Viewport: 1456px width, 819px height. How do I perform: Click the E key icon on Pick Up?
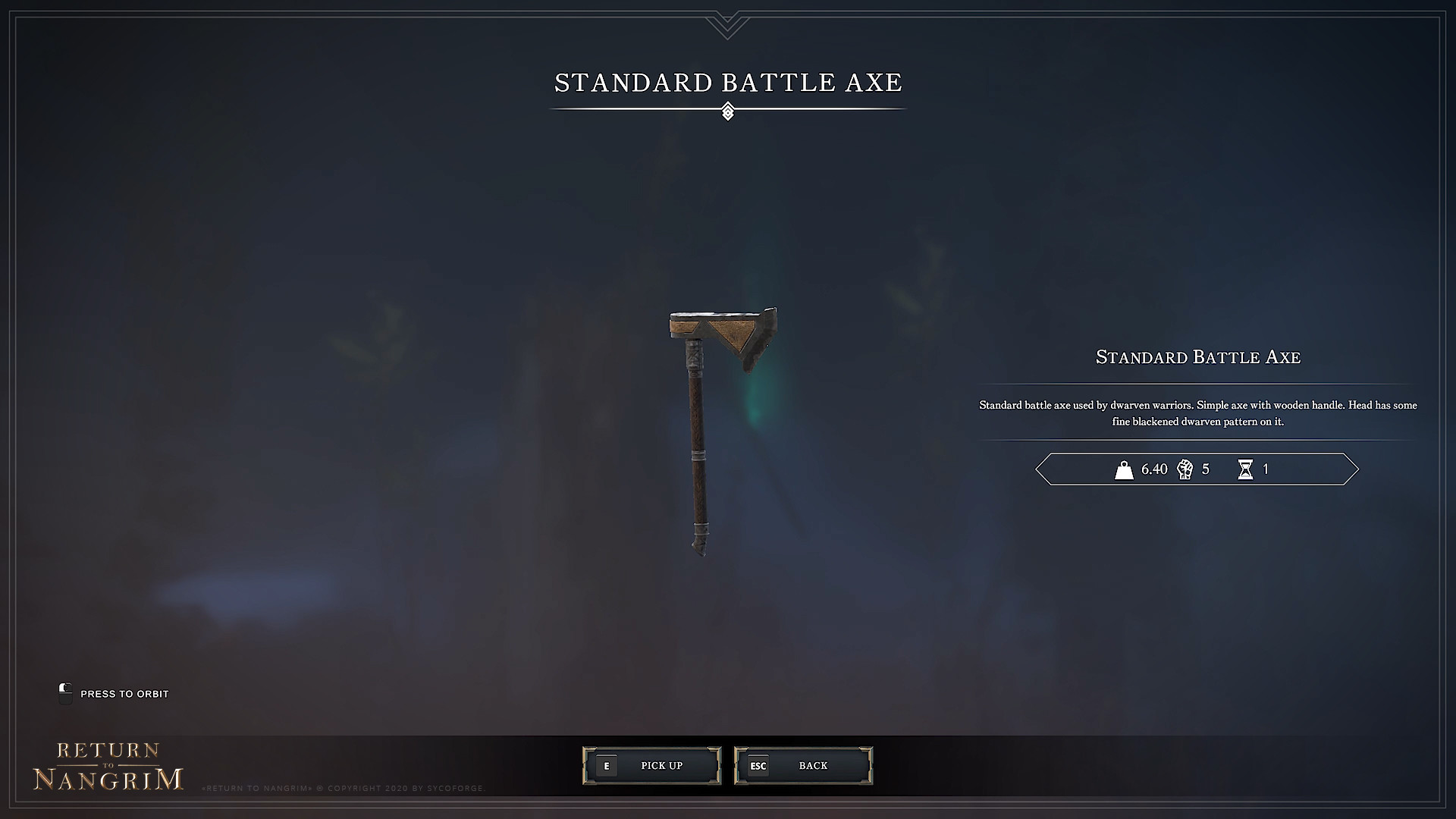tap(607, 766)
